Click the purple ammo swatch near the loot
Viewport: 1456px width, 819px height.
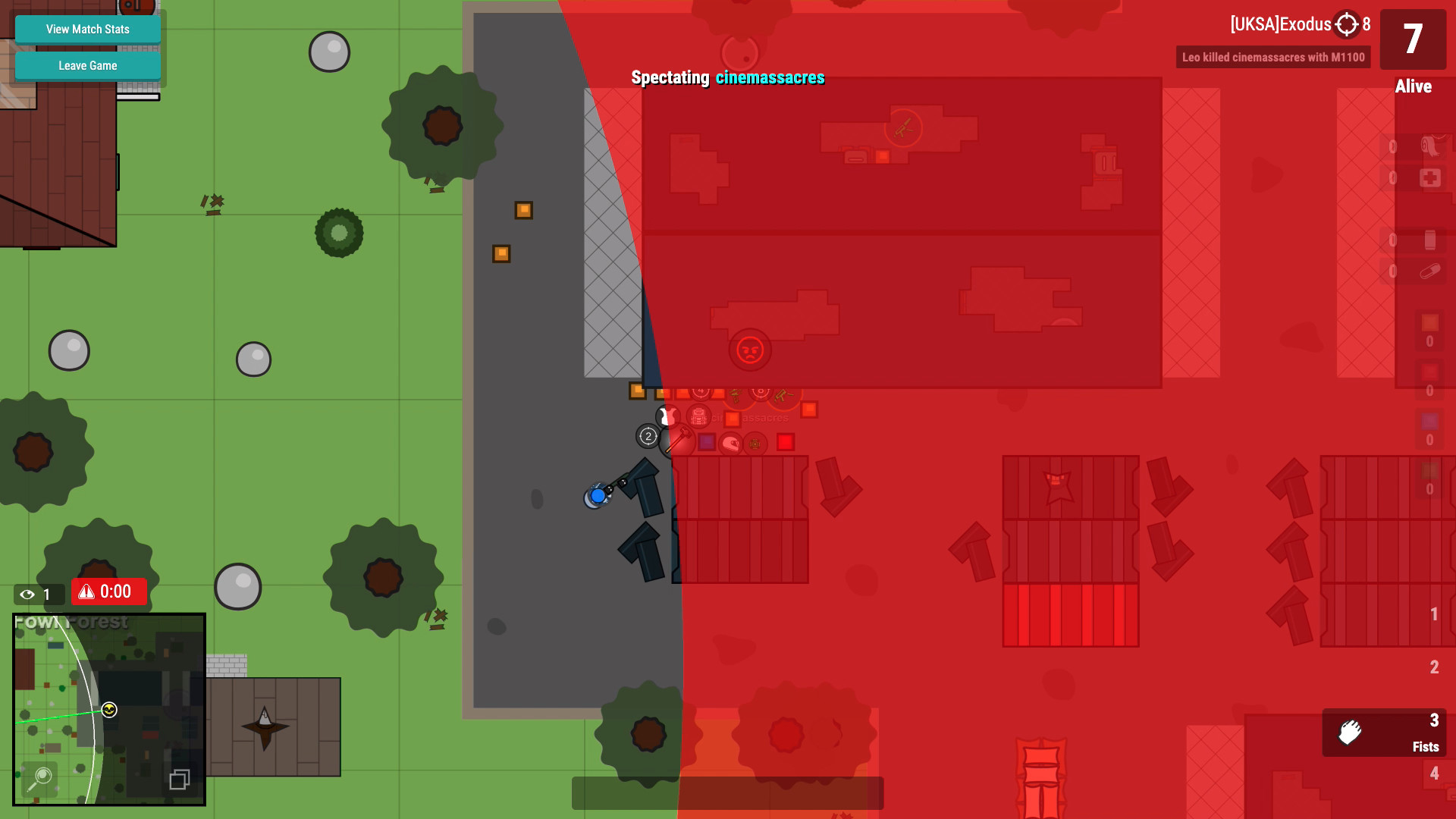pyautogui.click(x=707, y=442)
